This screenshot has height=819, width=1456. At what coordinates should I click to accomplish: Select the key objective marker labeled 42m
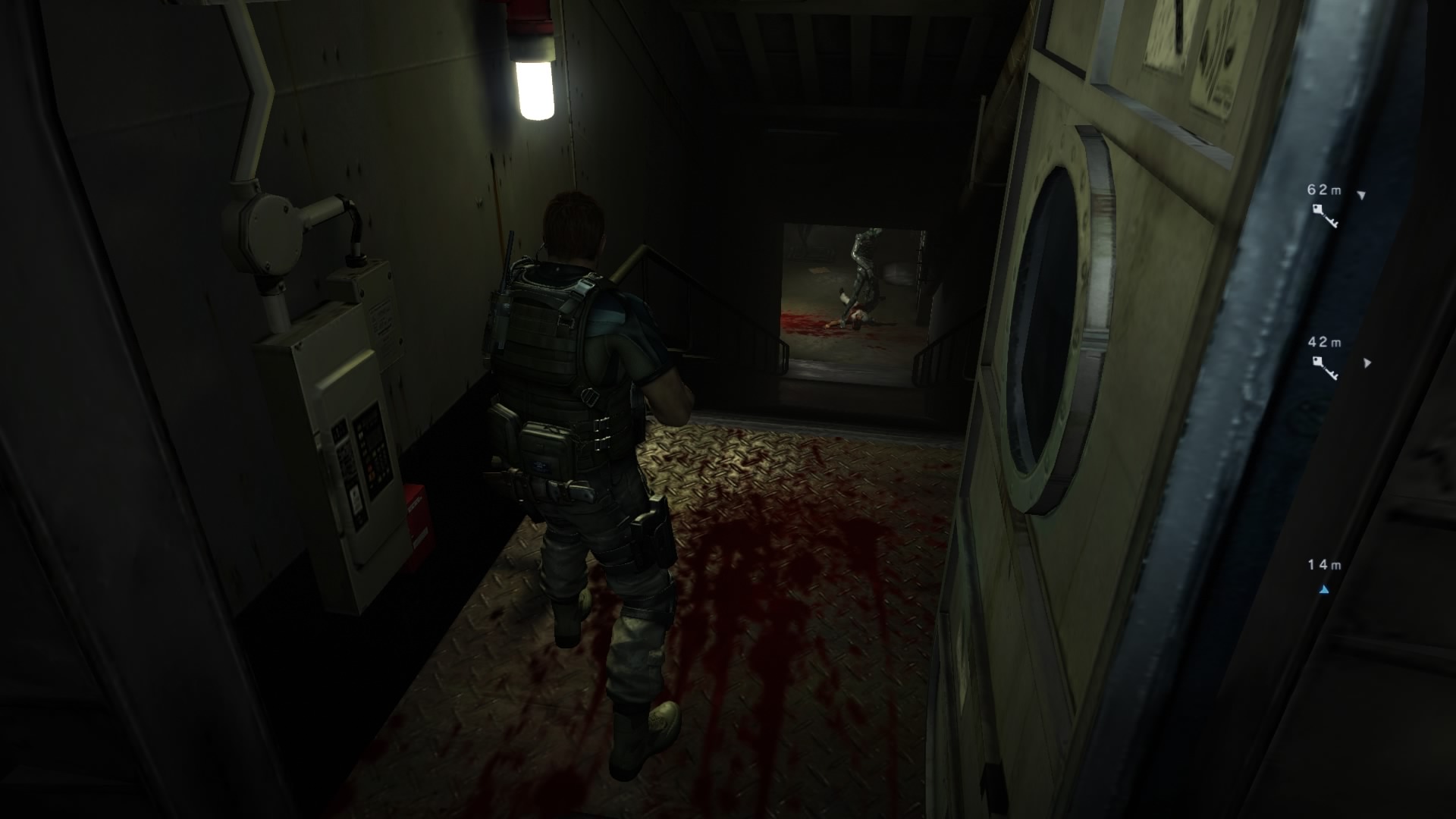[x=1325, y=367]
